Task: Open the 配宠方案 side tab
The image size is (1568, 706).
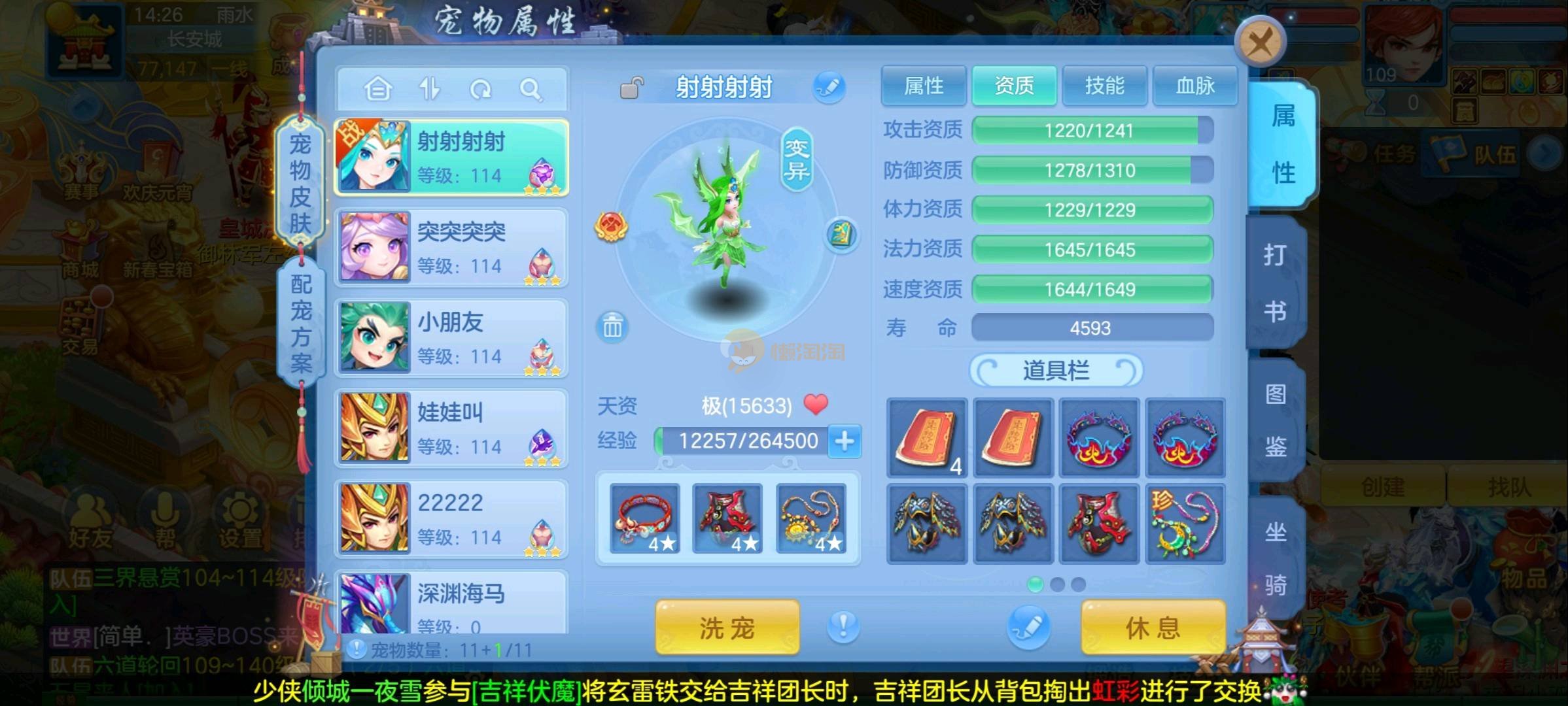Action: pos(301,322)
